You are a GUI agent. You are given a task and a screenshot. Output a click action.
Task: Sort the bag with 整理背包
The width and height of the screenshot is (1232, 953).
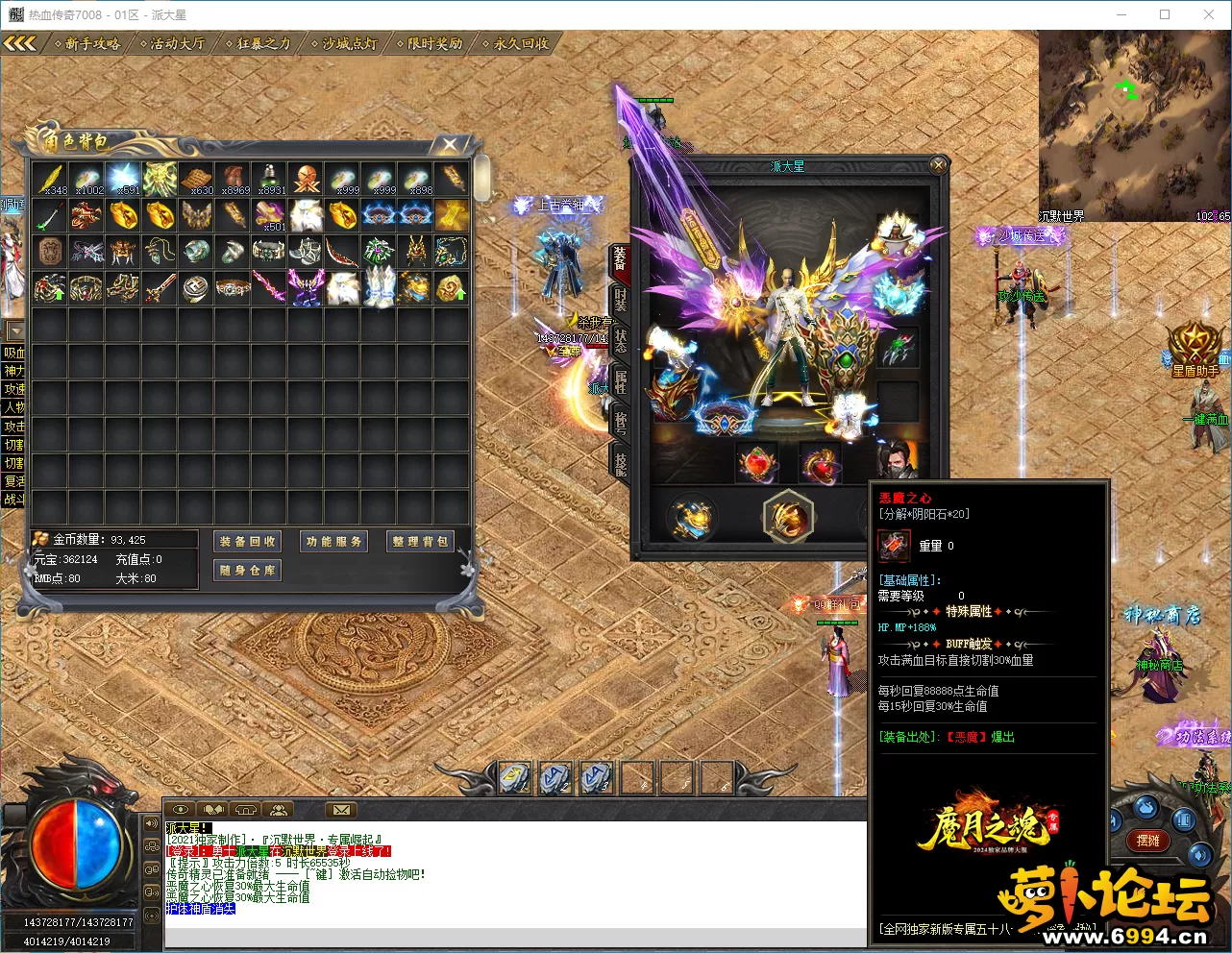click(420, 542)
